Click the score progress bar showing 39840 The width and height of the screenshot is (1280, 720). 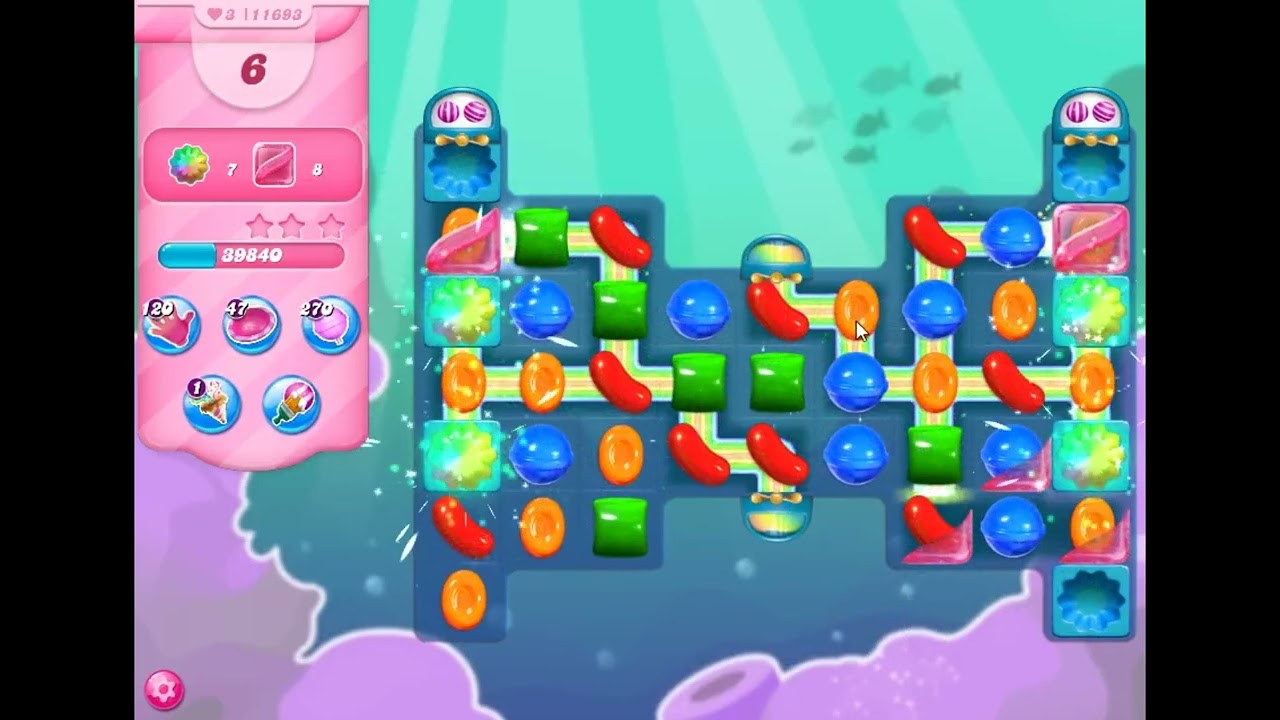[x=252, y=255]
